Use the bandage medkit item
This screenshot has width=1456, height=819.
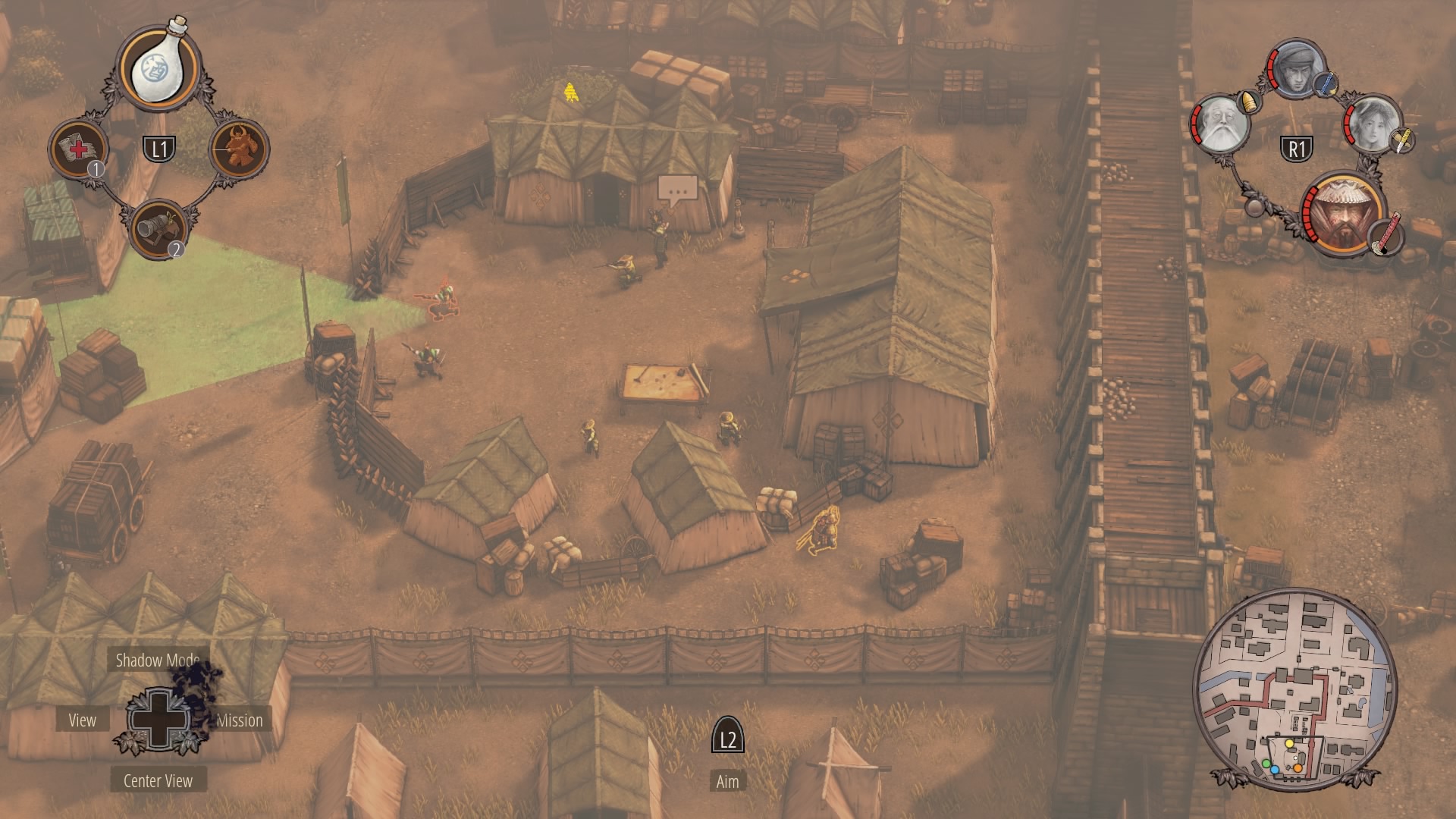[79, 149]
